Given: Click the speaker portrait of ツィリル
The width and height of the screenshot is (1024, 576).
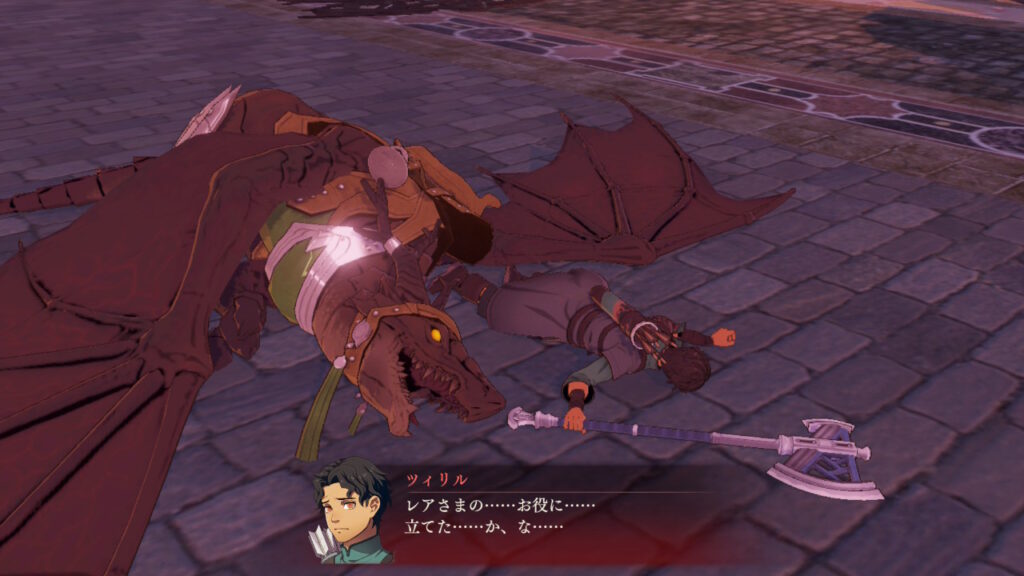Looking at the screenshot, I should click(x=351, y=512).
